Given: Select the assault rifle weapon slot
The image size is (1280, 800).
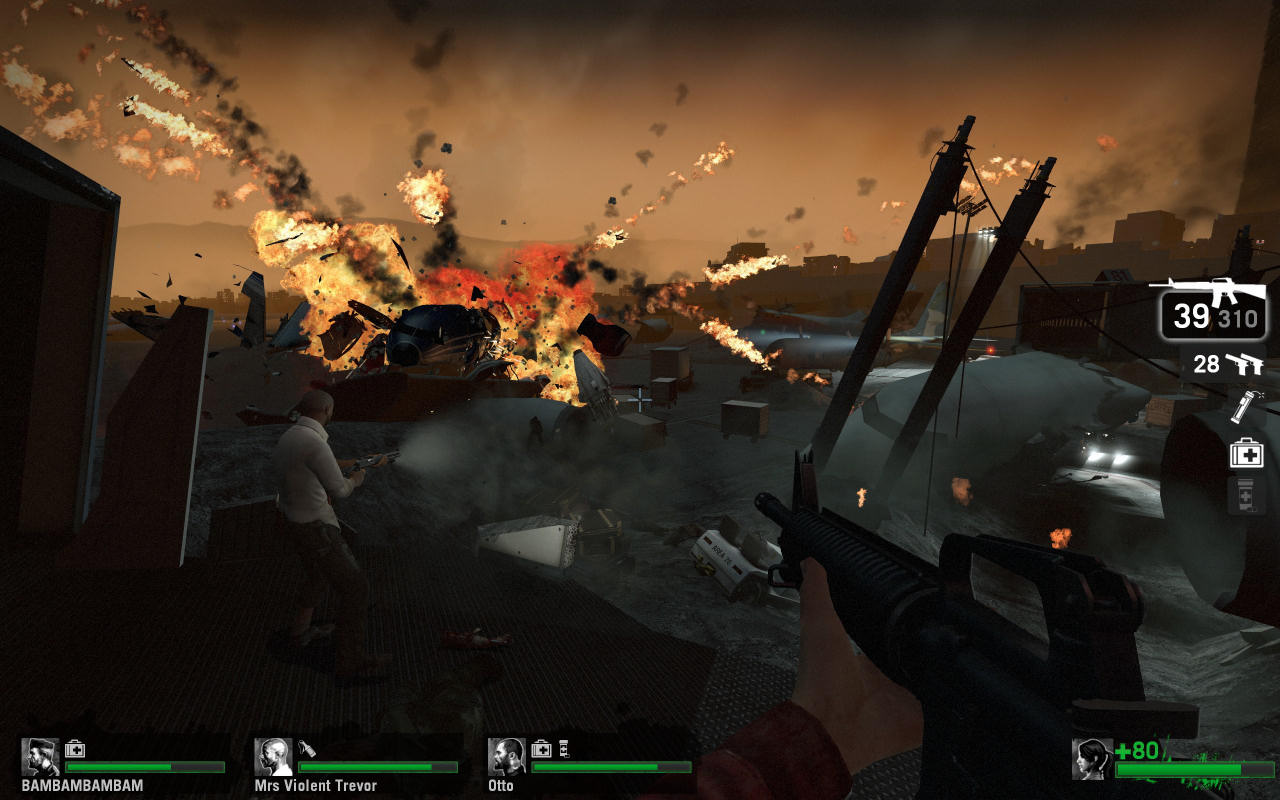Looking at the screenshot, I should 1212,308.
